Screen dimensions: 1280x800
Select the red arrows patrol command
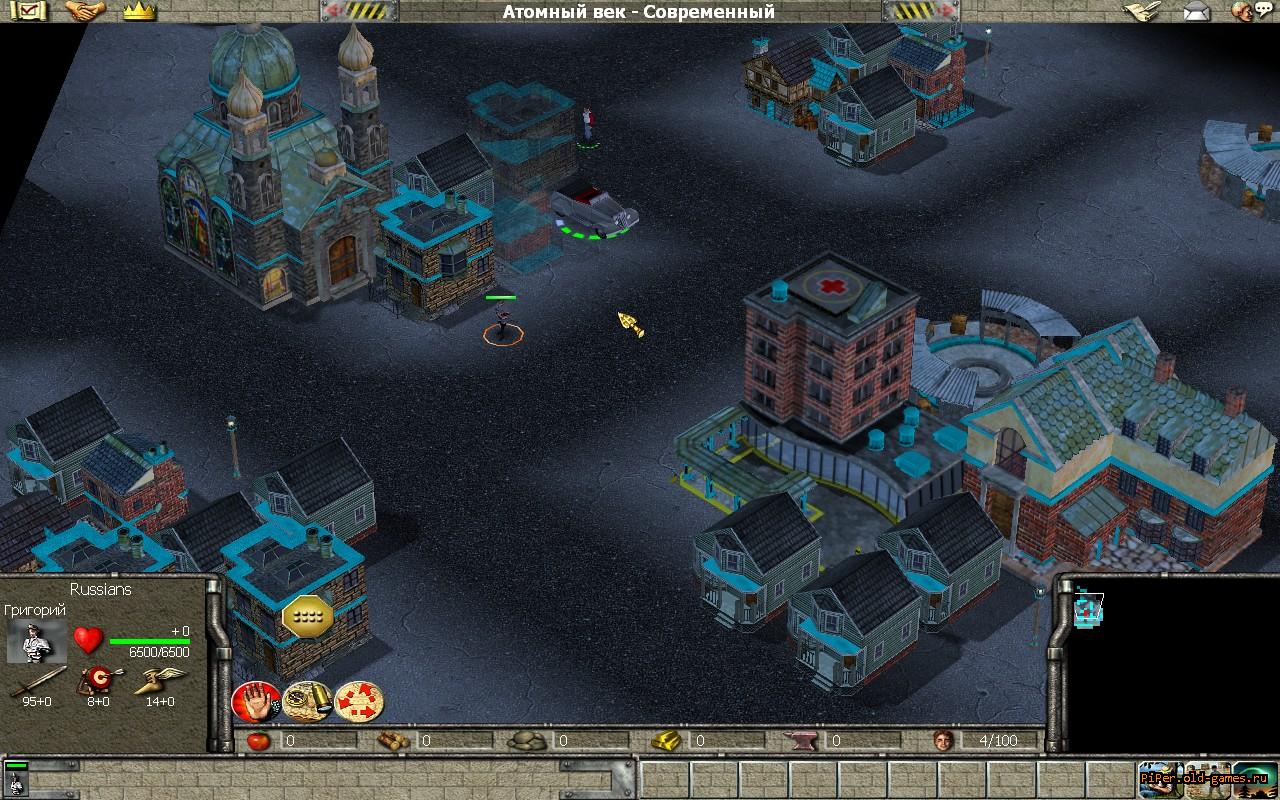tap(359, 701)
